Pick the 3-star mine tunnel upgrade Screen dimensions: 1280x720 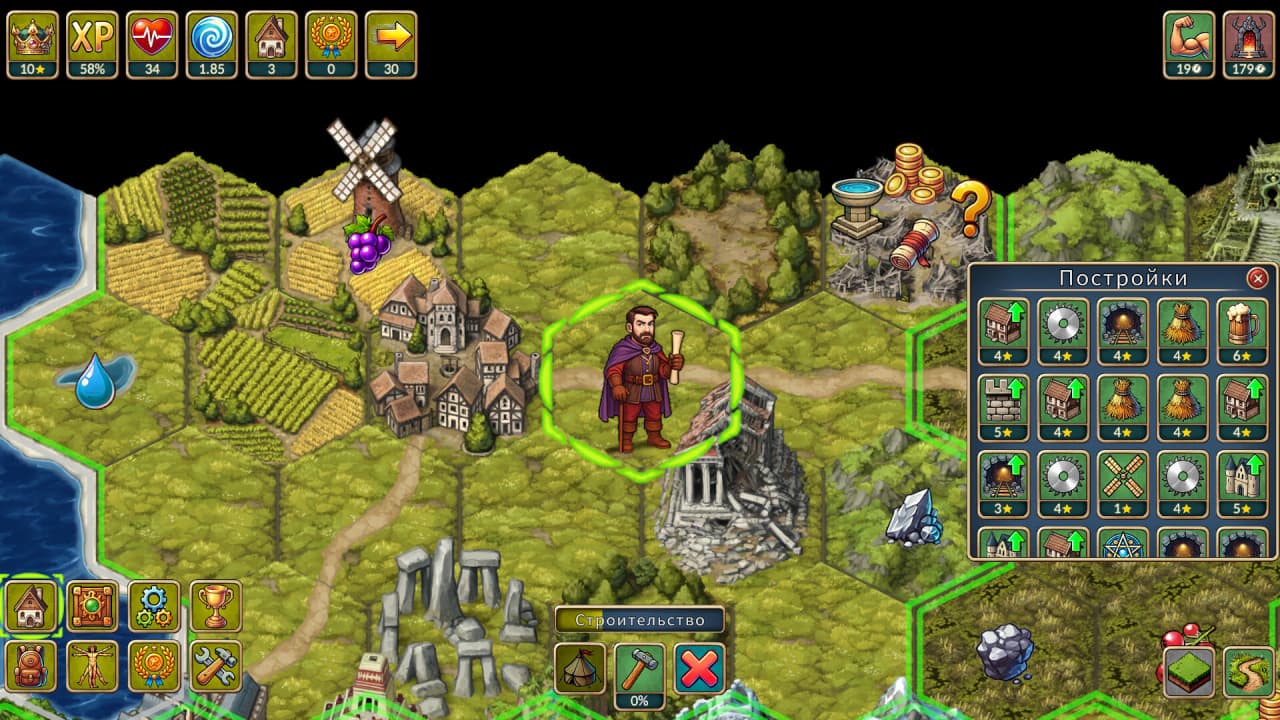click(x=1002, y=476)
